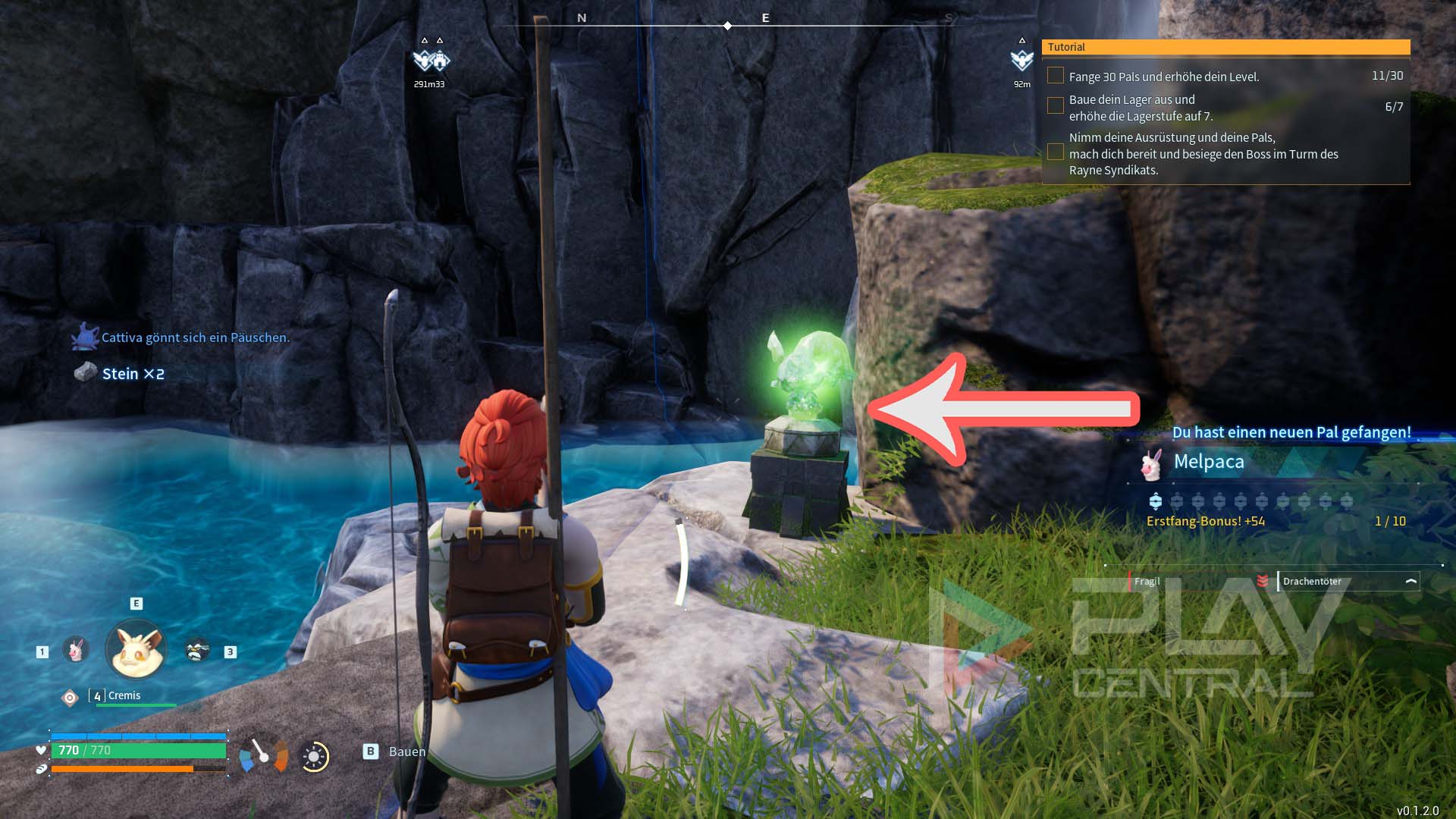Screen dimensions: 1456x819
Task: Click the 92m compass waypoint marker
Action: click(x=1021, y=61)
